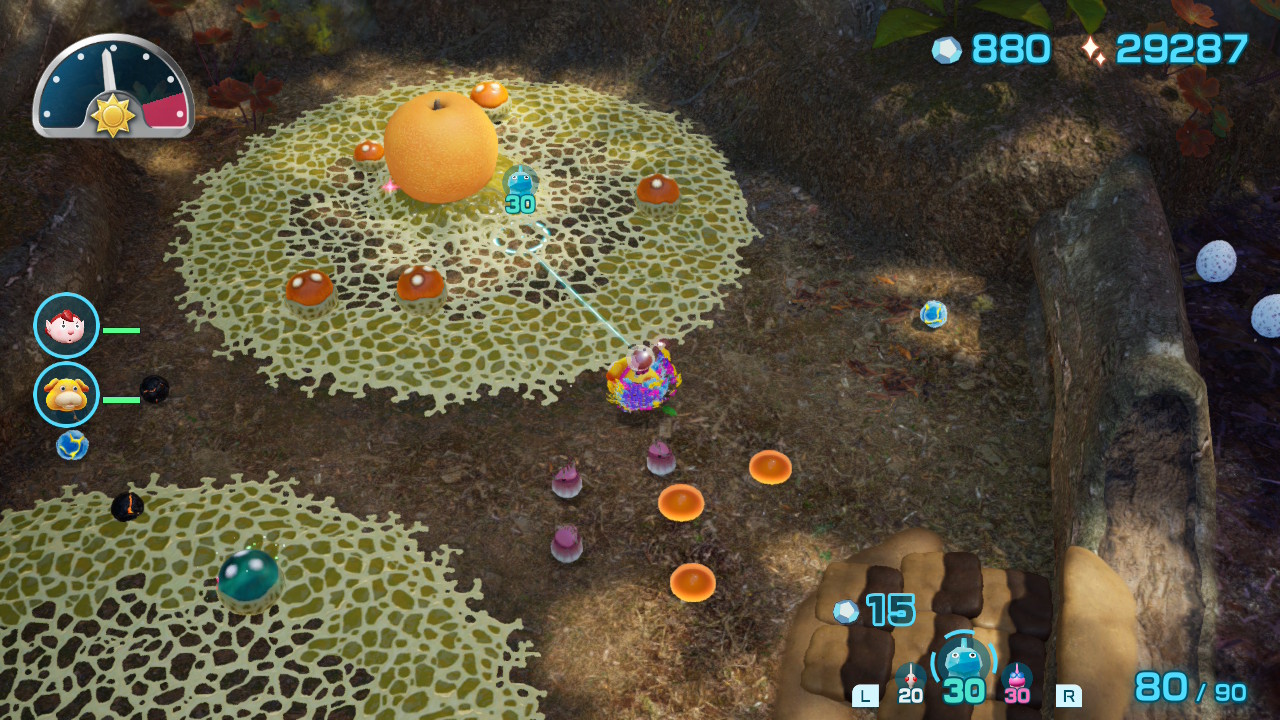Select the red-haired leader portrait
This screenshot has width=1280, height=720.
66,326
